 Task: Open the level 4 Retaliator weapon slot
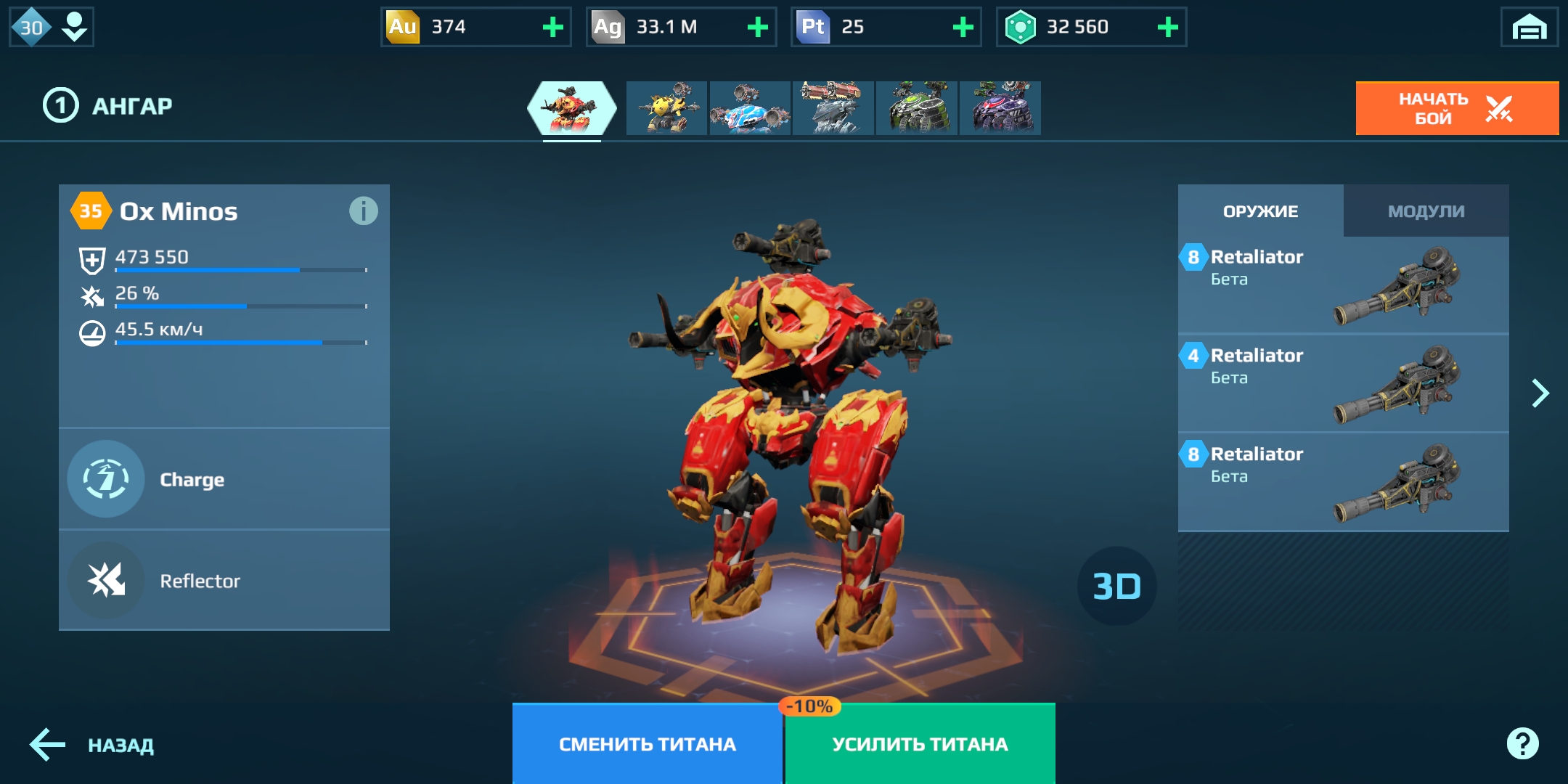point(1343,383)
